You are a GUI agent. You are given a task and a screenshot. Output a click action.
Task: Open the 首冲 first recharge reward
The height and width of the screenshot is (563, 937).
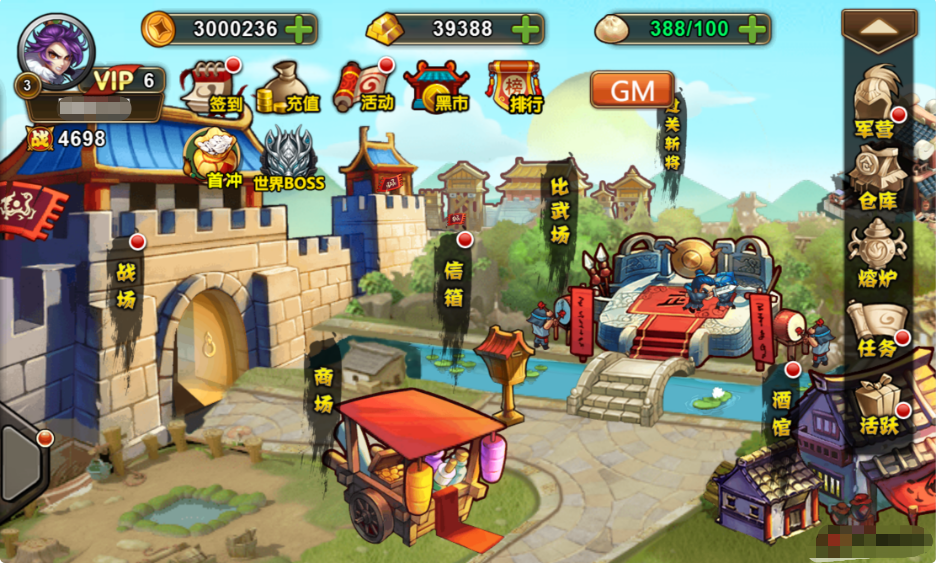point(214,158)
